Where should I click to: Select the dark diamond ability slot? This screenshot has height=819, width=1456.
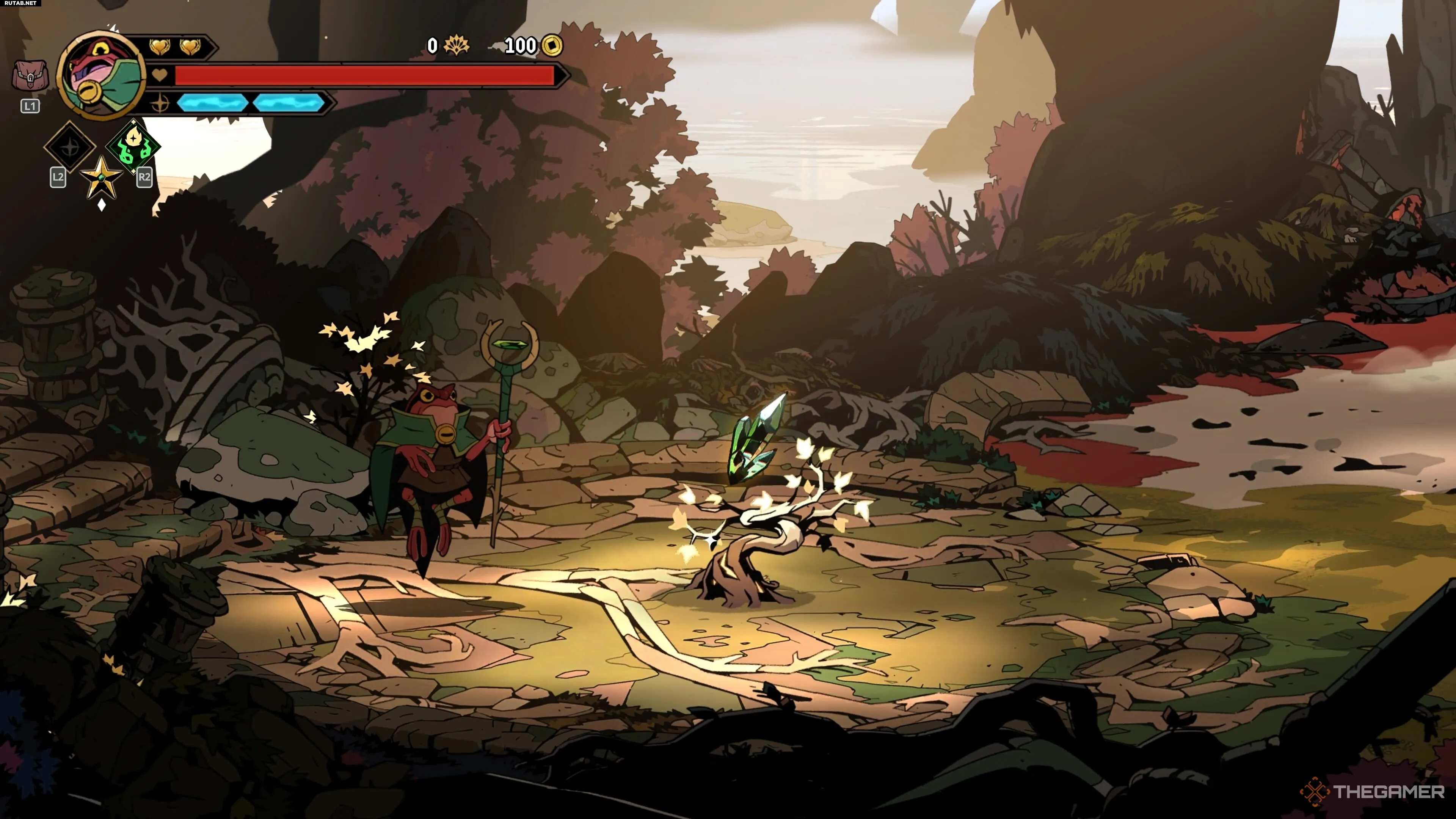[70, 146]
